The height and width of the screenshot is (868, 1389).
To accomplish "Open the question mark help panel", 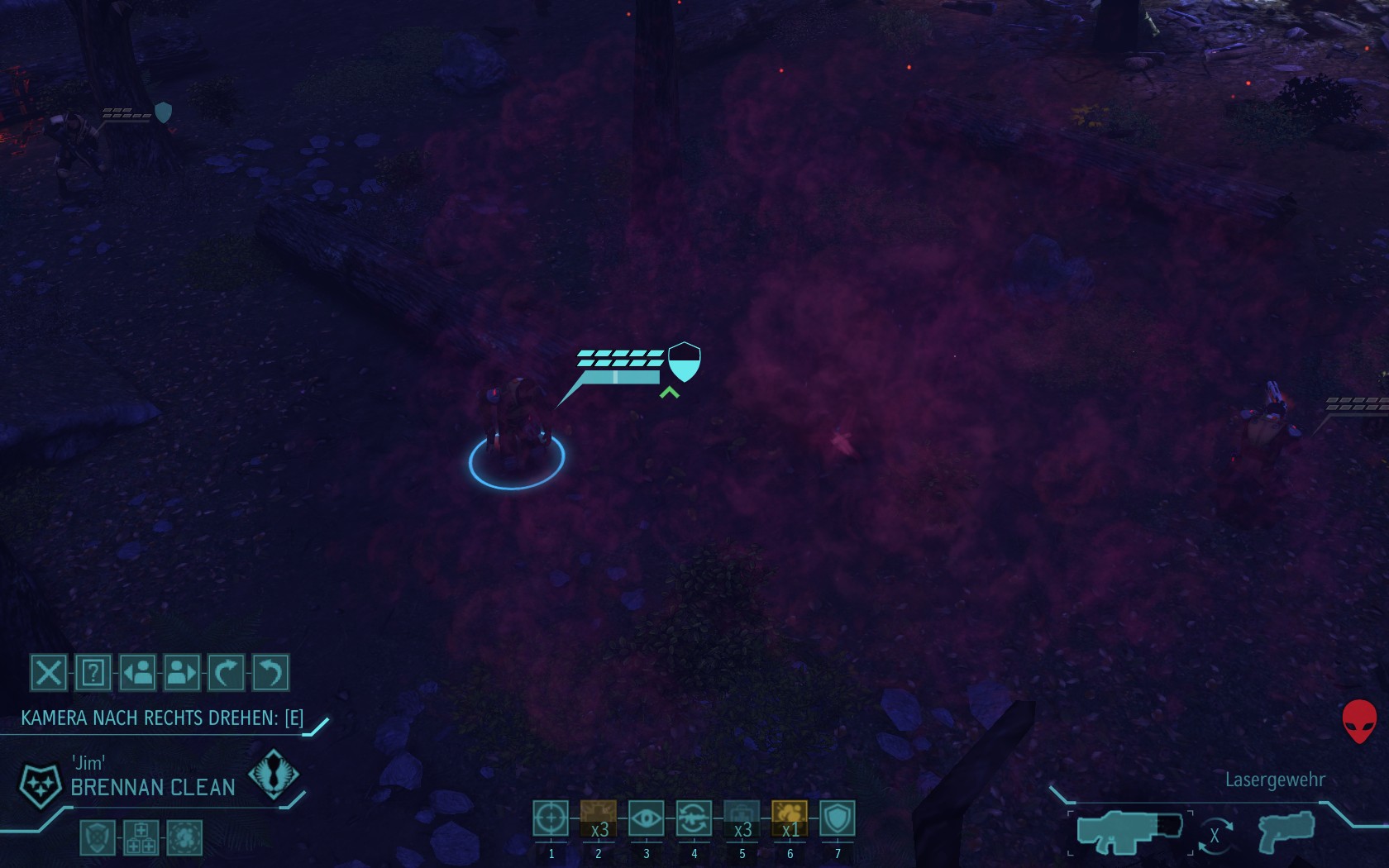I will 93,673.
